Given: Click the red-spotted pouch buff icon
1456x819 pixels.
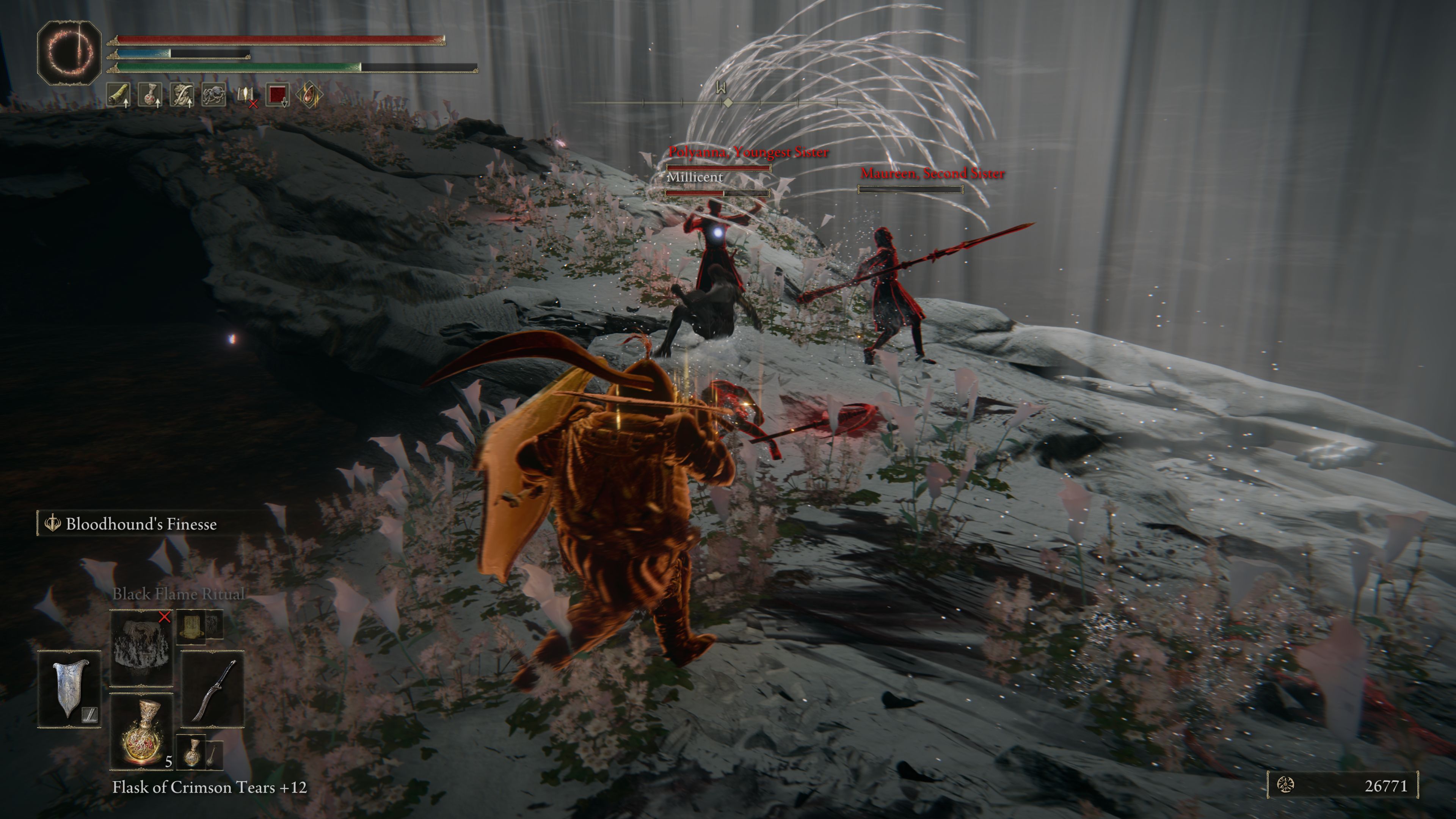Looking at the screenshot, I should (x=151, y=95).
